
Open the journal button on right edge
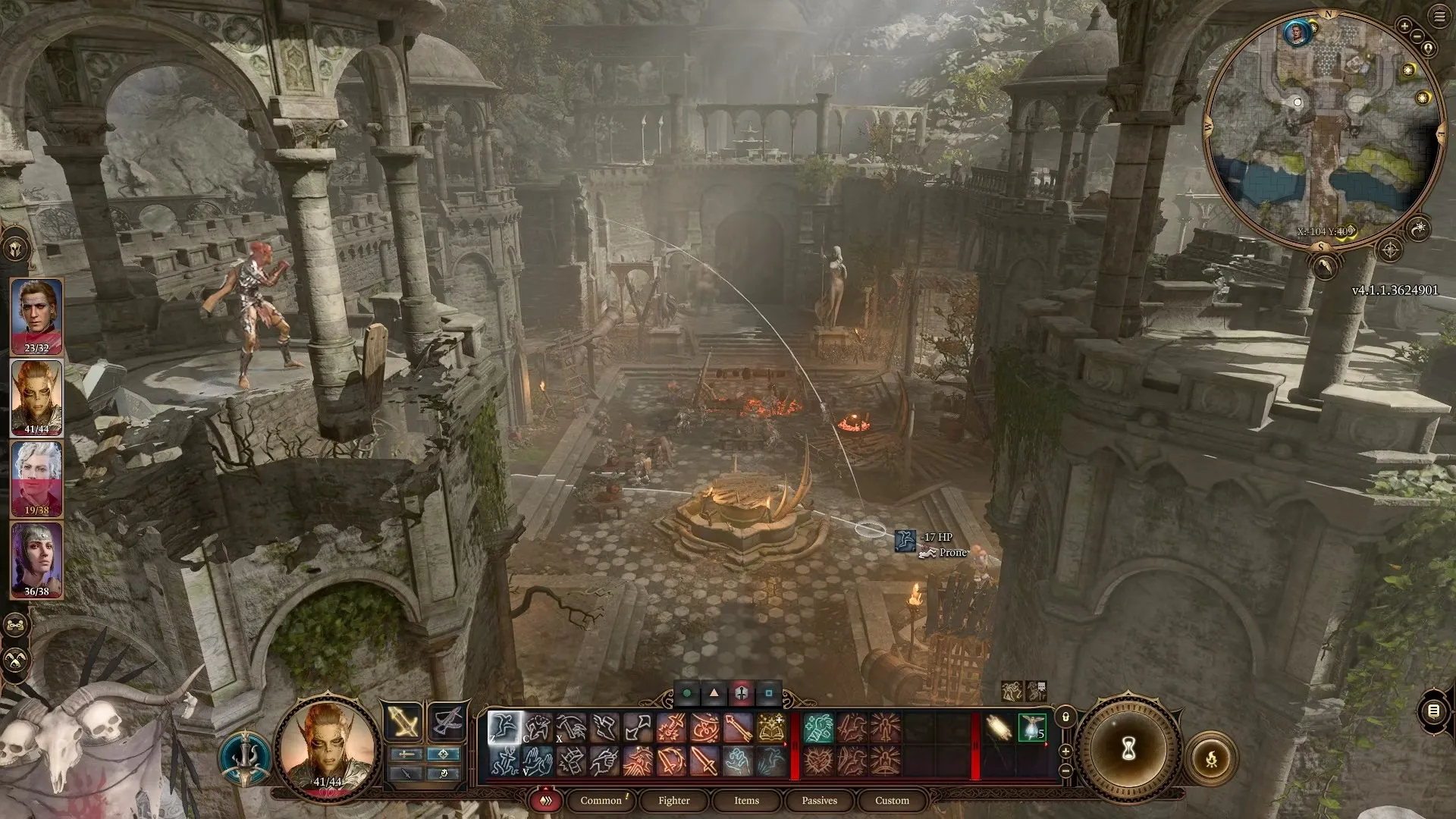[1433, 711]
